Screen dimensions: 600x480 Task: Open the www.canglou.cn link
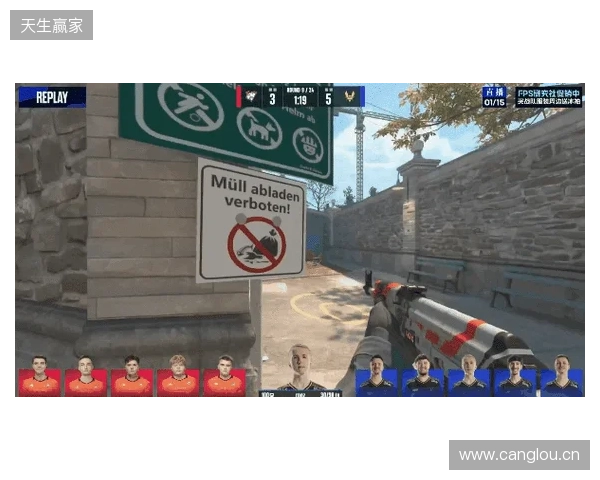[x=519, y=456]
